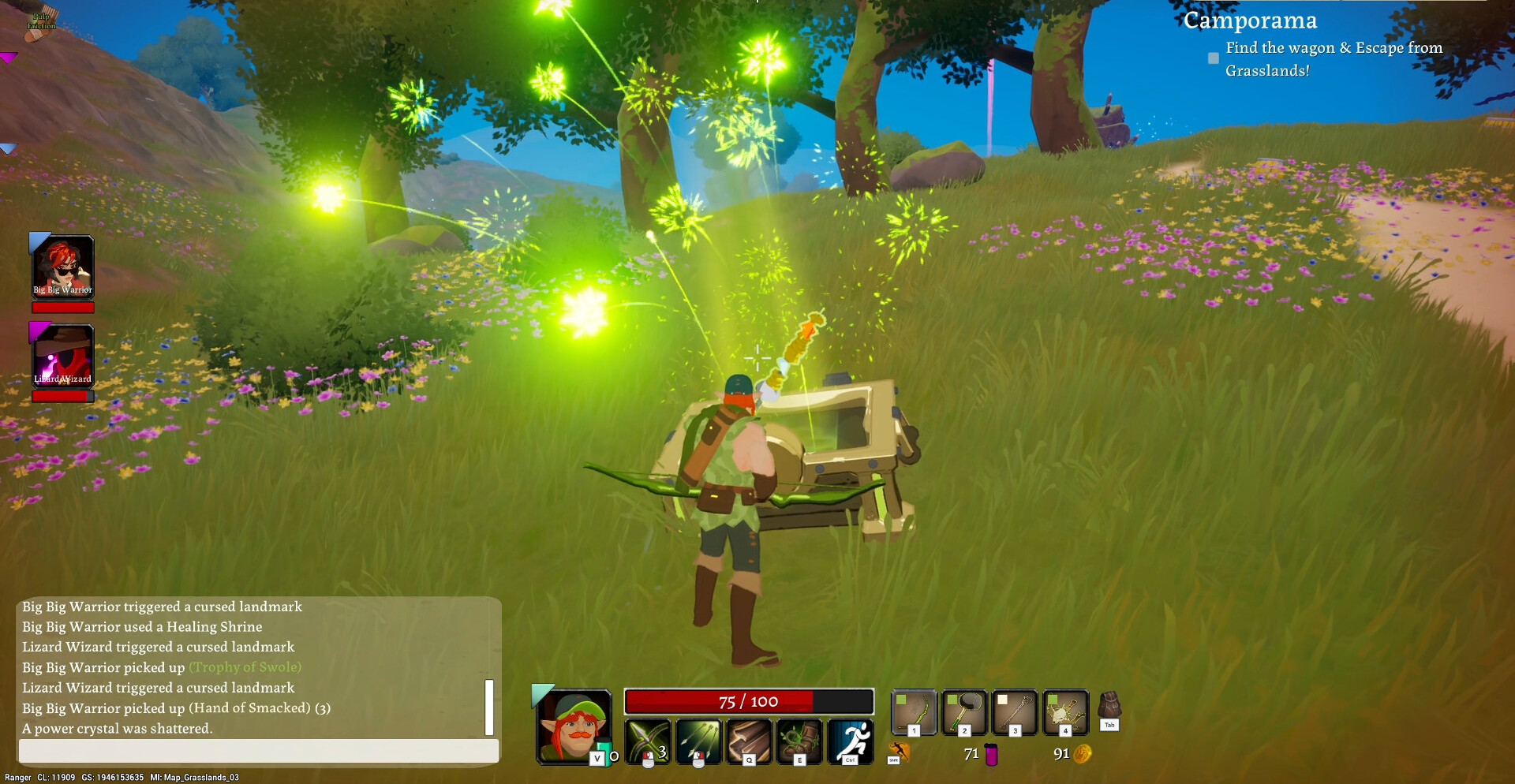Click the Ranger player portrait
1515x784 pixels.
574,726
